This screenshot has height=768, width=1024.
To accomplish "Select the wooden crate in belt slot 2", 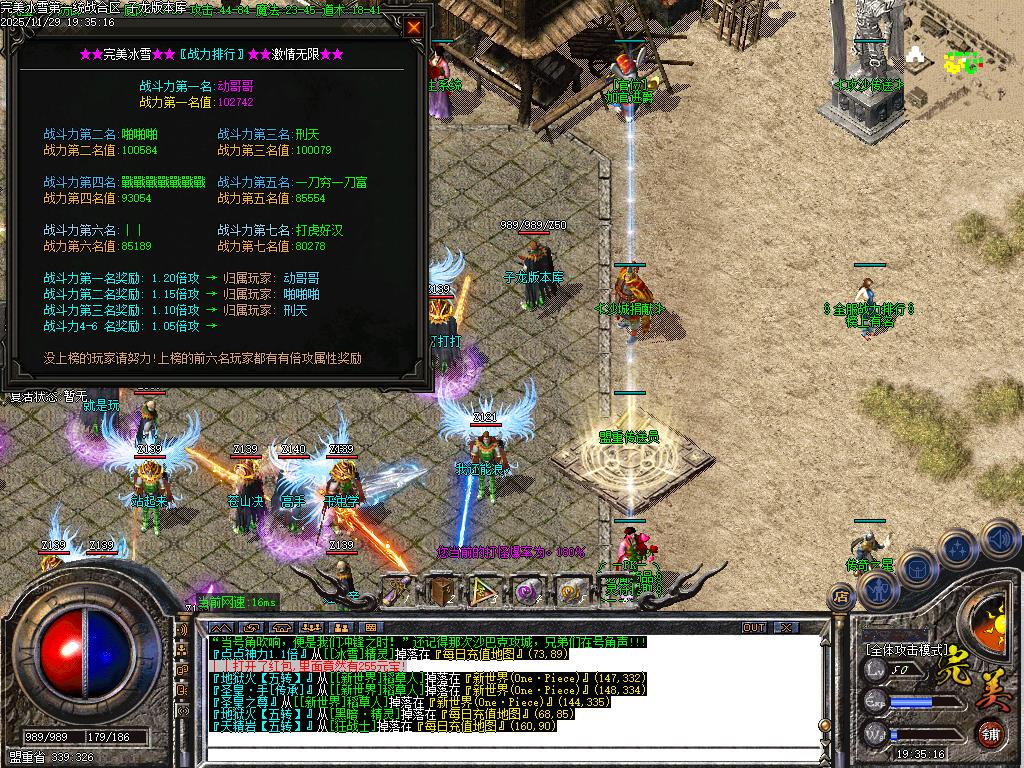I will coord(442,592).
